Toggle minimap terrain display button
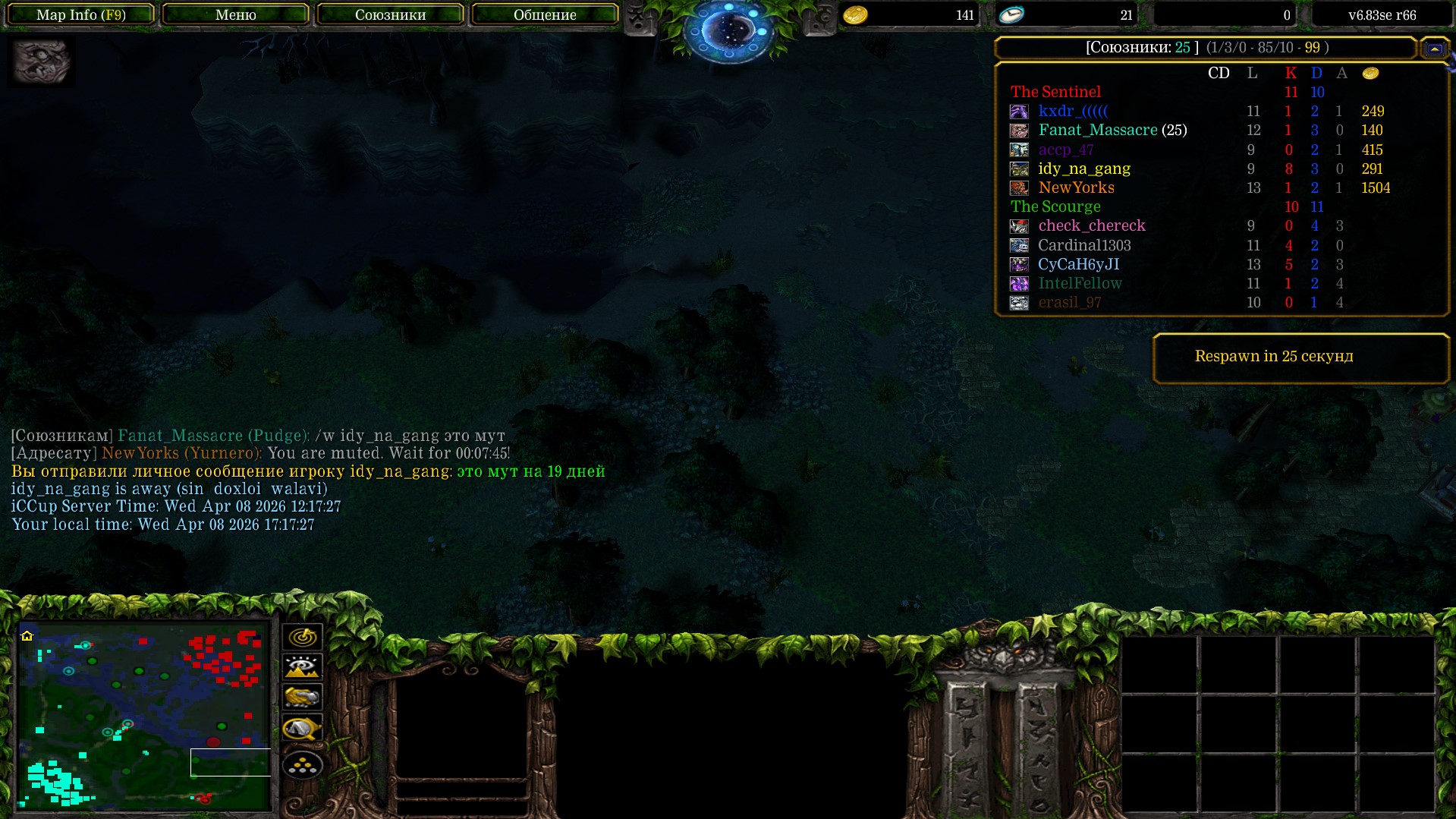Viewport: 1456px width, 819px height. (302, 667)
